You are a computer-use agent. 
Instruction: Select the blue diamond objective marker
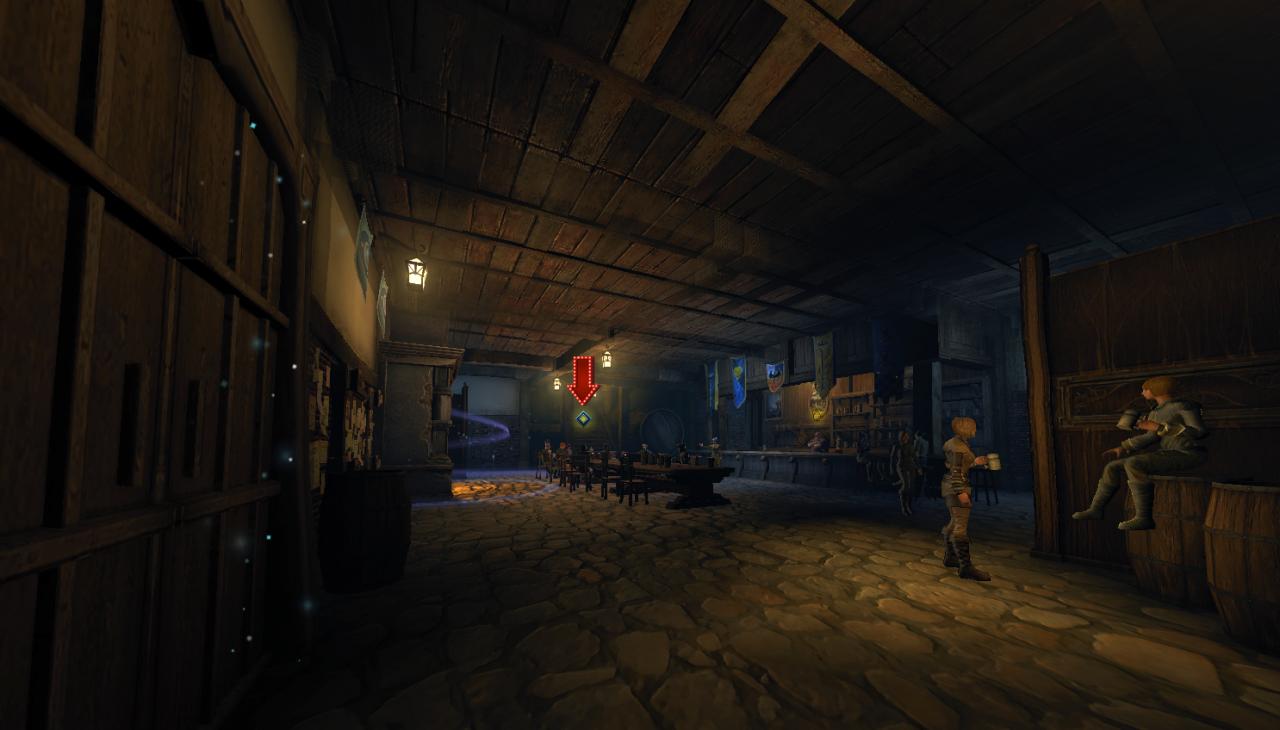pyautogui.click(x=583, y=418)
